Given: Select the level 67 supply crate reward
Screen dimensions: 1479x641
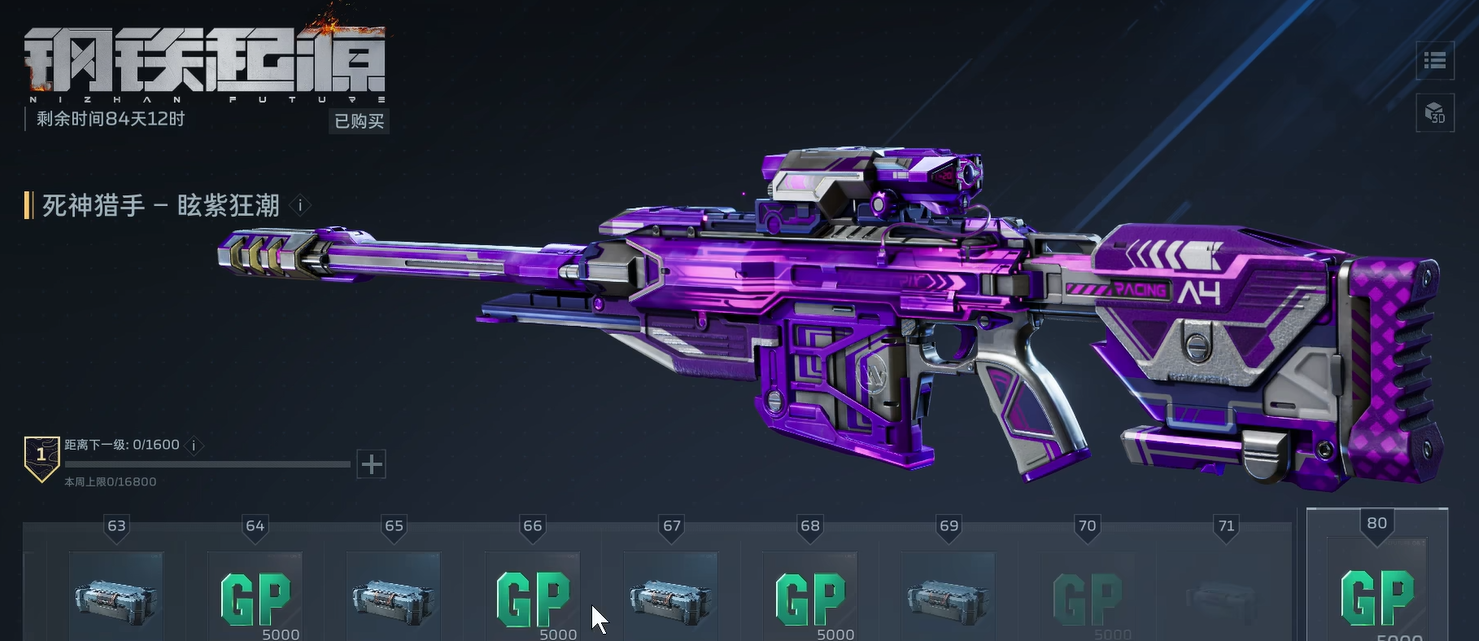Looking at the screenshot, I should pos(671,597).
